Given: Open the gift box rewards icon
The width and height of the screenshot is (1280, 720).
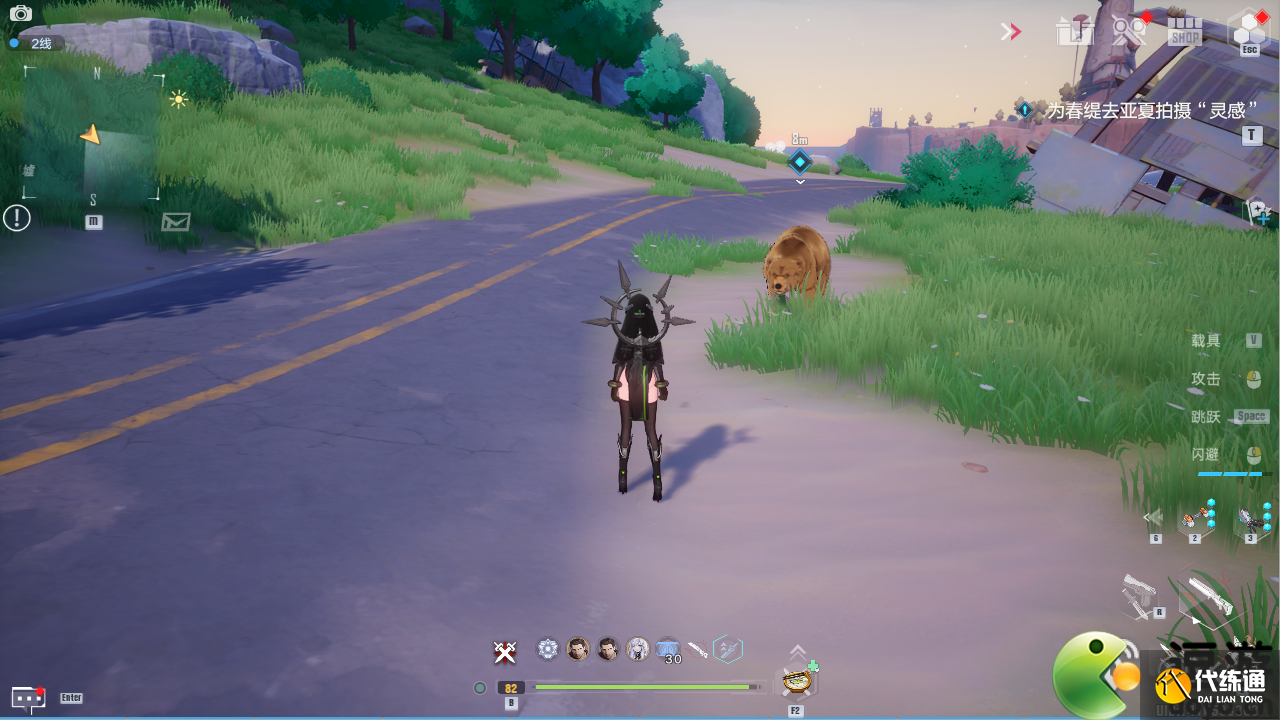Looking at the screenshot, I should [1074, 31].
